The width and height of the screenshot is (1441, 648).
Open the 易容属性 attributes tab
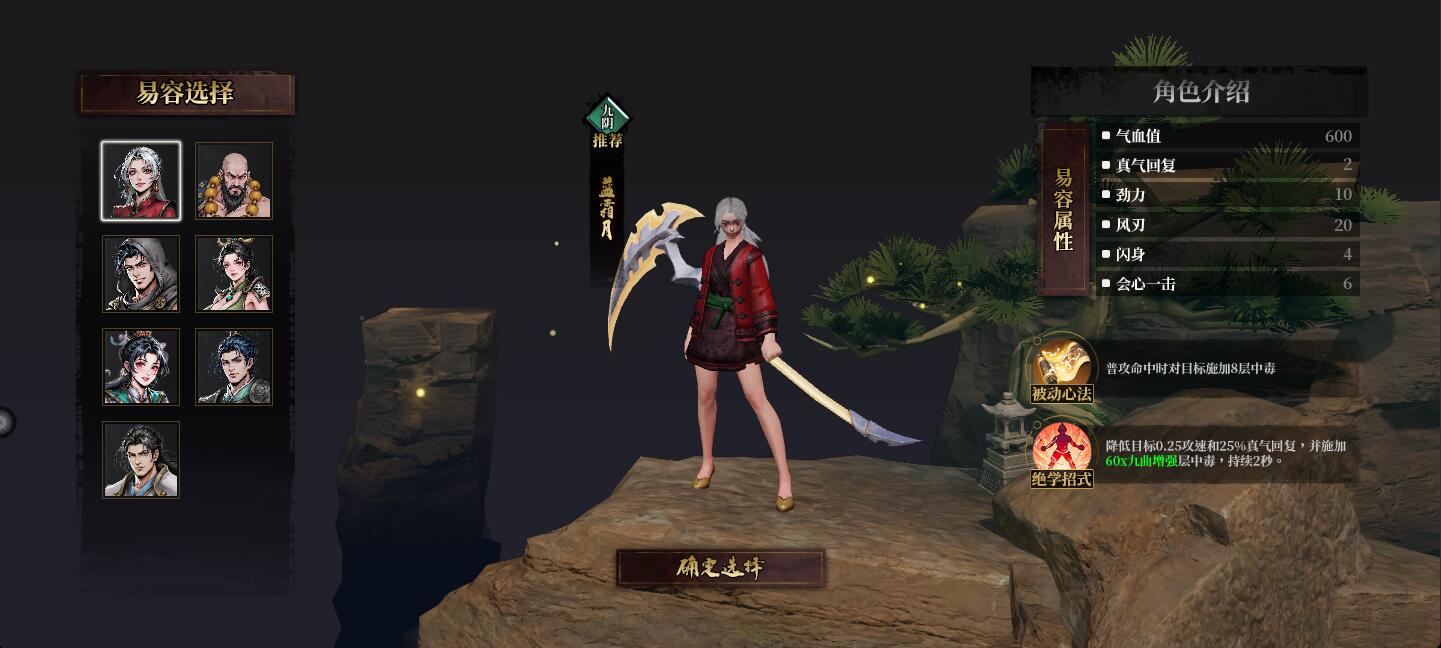pyautogui.click(x=1063, y=210)
